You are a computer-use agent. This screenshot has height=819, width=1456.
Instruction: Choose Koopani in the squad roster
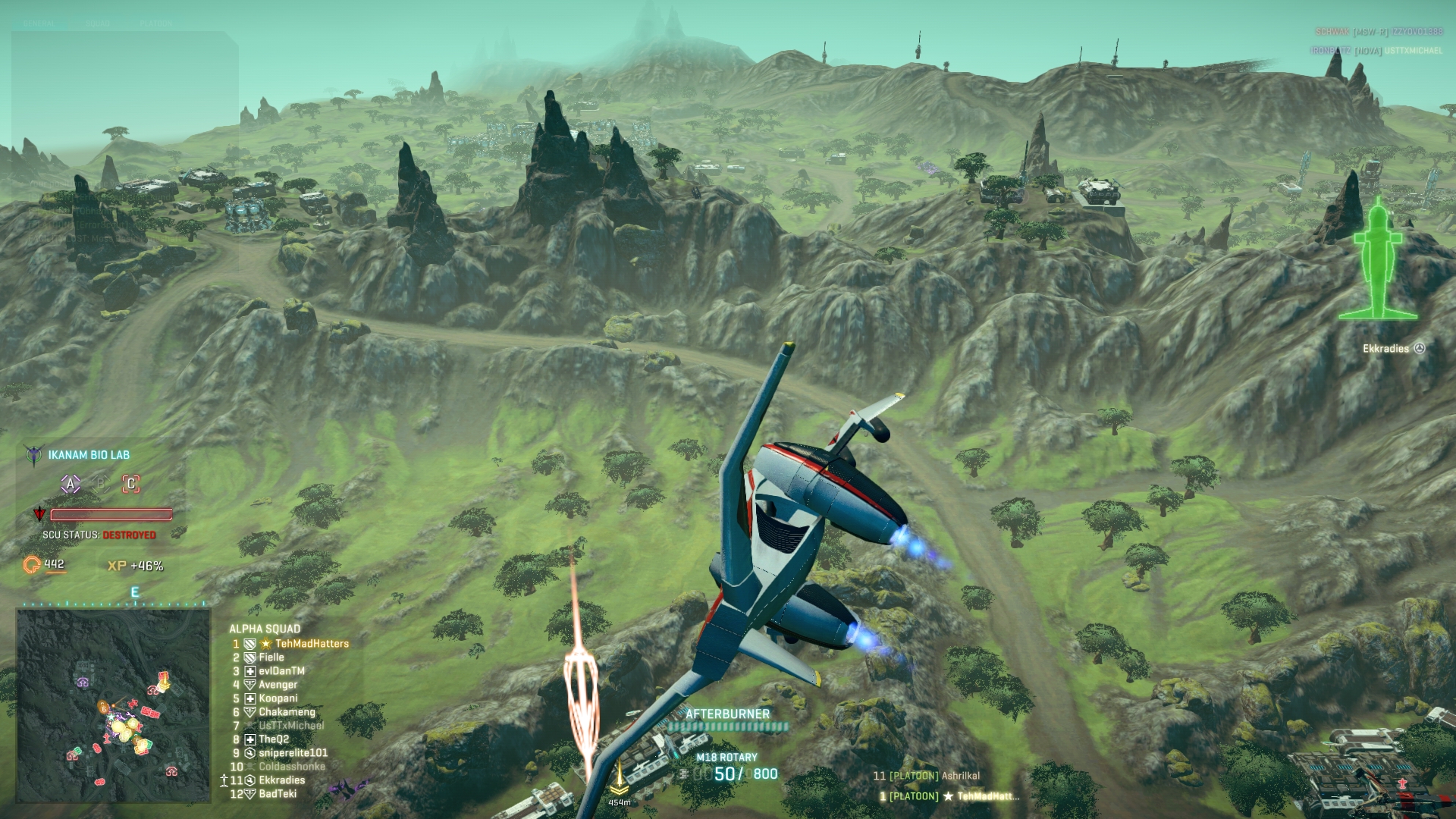pyautogui.click(x=278, y=698)
